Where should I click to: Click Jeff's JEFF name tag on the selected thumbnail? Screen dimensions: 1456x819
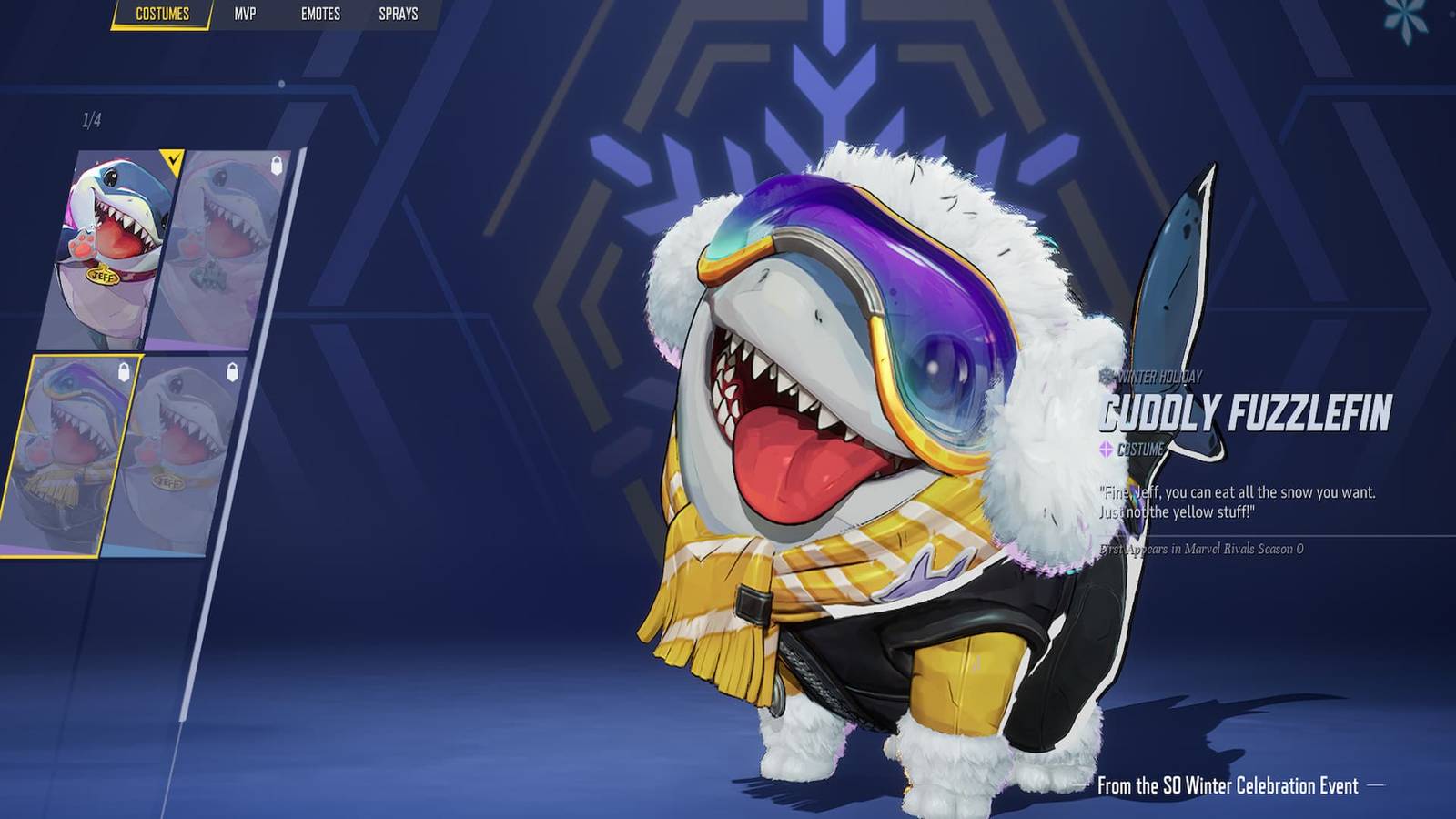click(105, 276)
